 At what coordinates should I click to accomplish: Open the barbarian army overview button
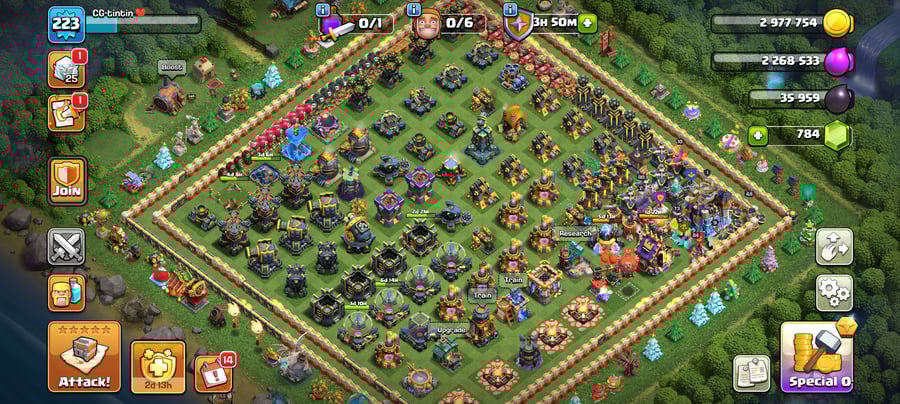pos(67,292)
